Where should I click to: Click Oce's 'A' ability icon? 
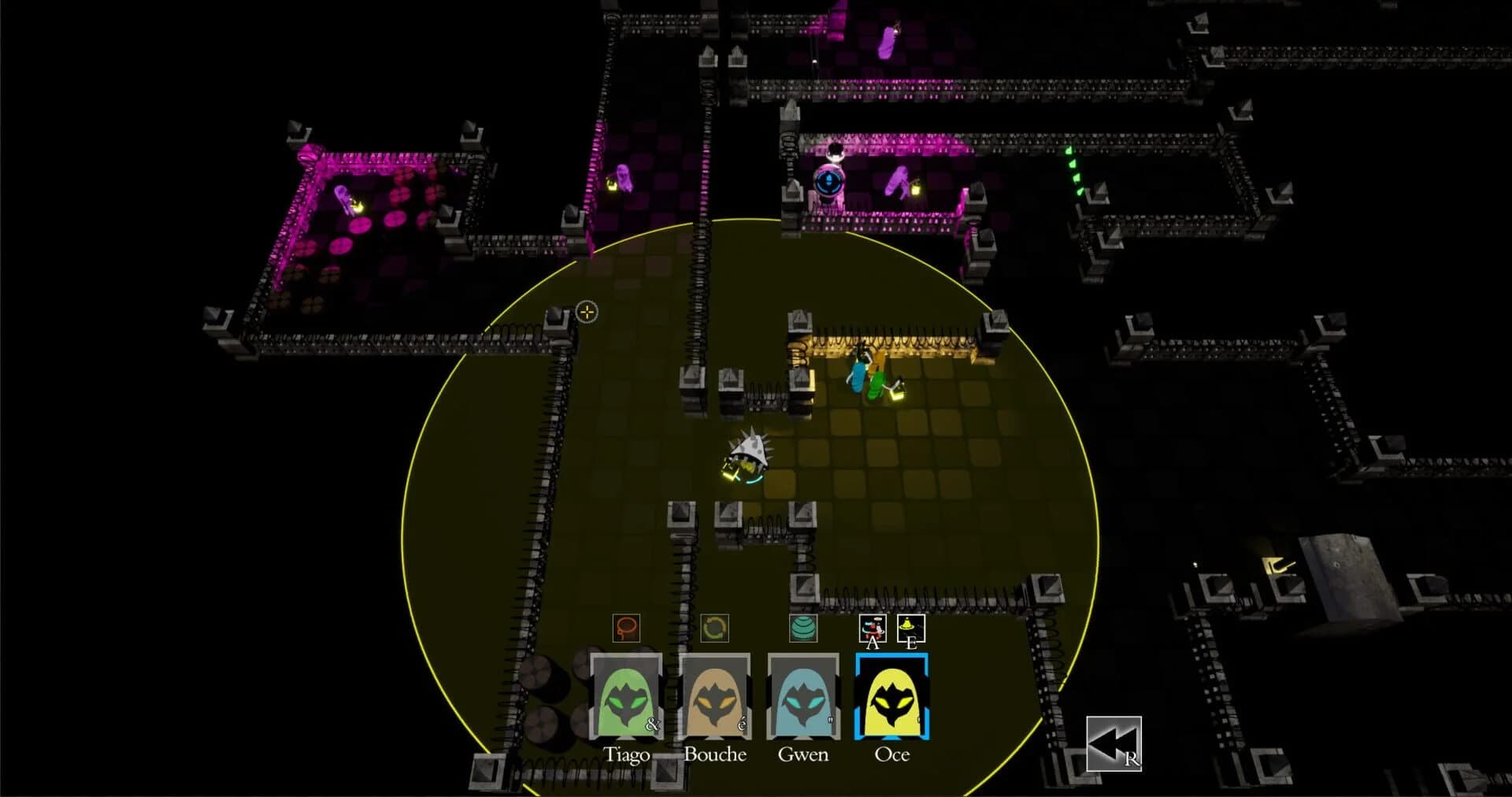872,628
